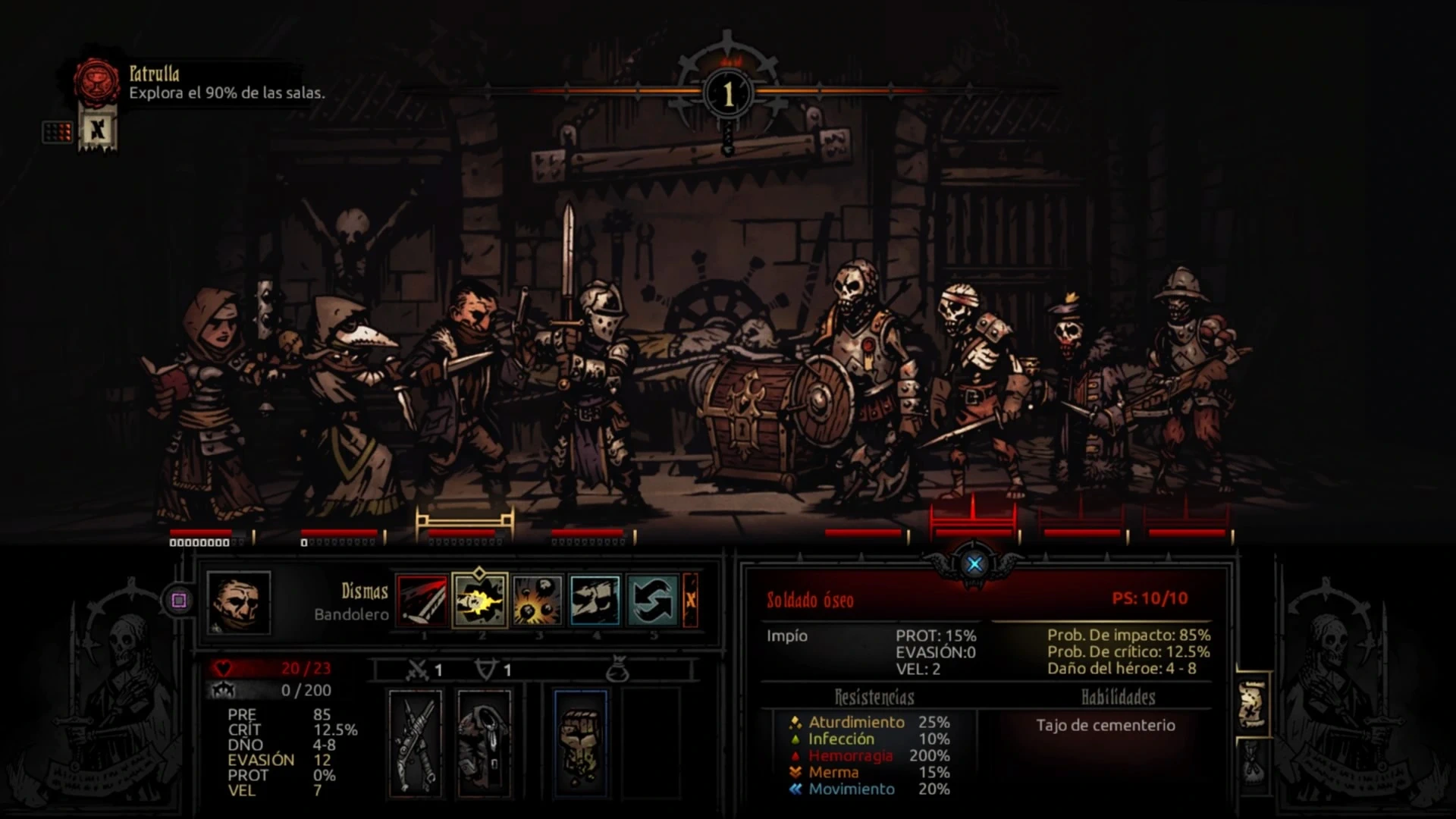
Task: Inspect the crossed pistol and dagger weapon slot
Action: (x=416, y=743)
